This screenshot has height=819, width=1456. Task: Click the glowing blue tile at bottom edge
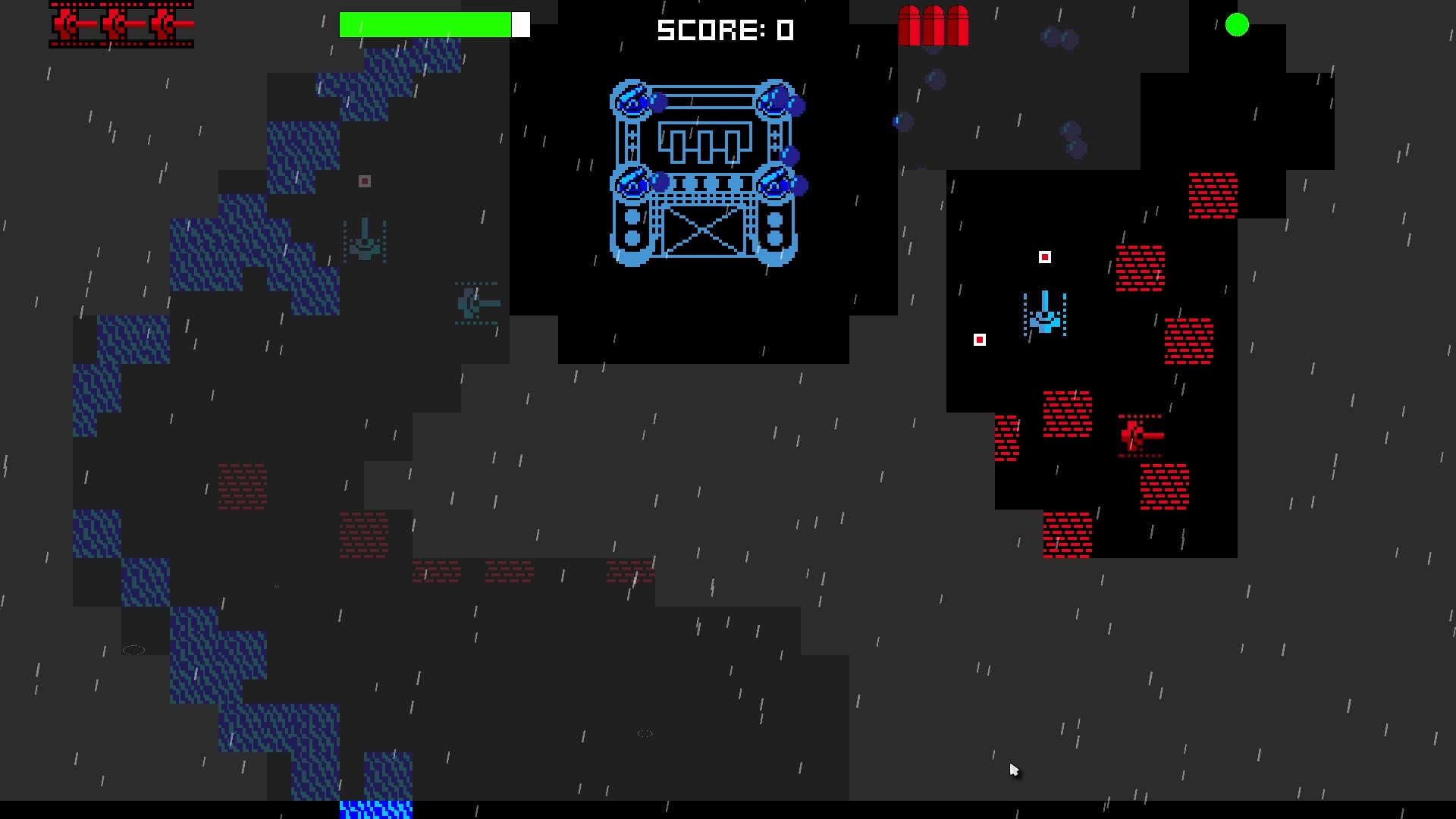click(x=377, y=811)
